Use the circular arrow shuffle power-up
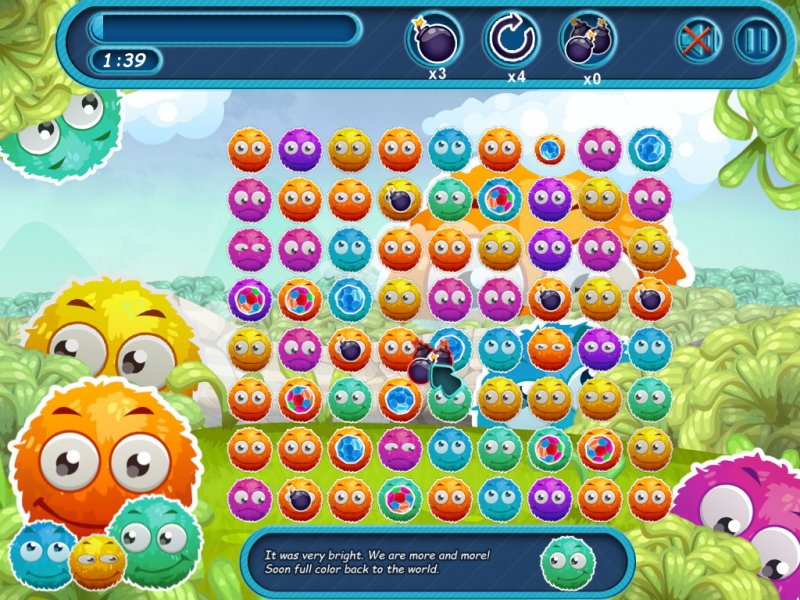 click(513, 40)
